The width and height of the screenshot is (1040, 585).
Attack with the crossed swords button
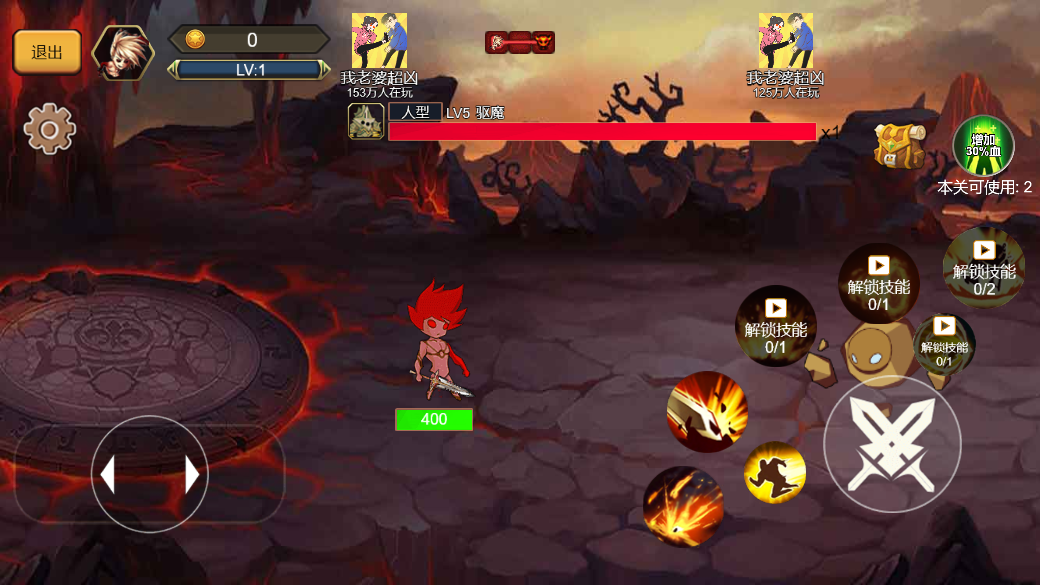(x=892, y=444)
